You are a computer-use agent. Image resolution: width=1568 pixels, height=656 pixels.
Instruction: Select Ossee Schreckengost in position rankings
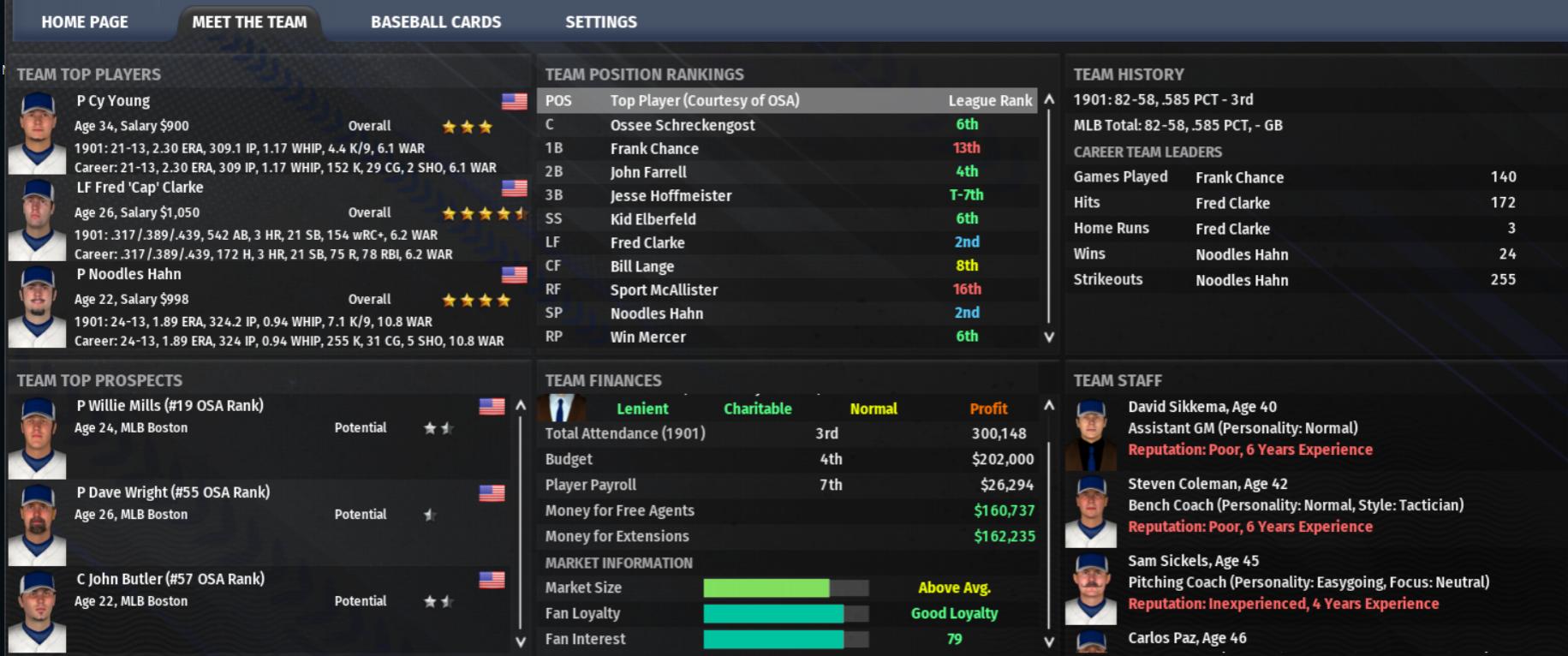(682, 125)
